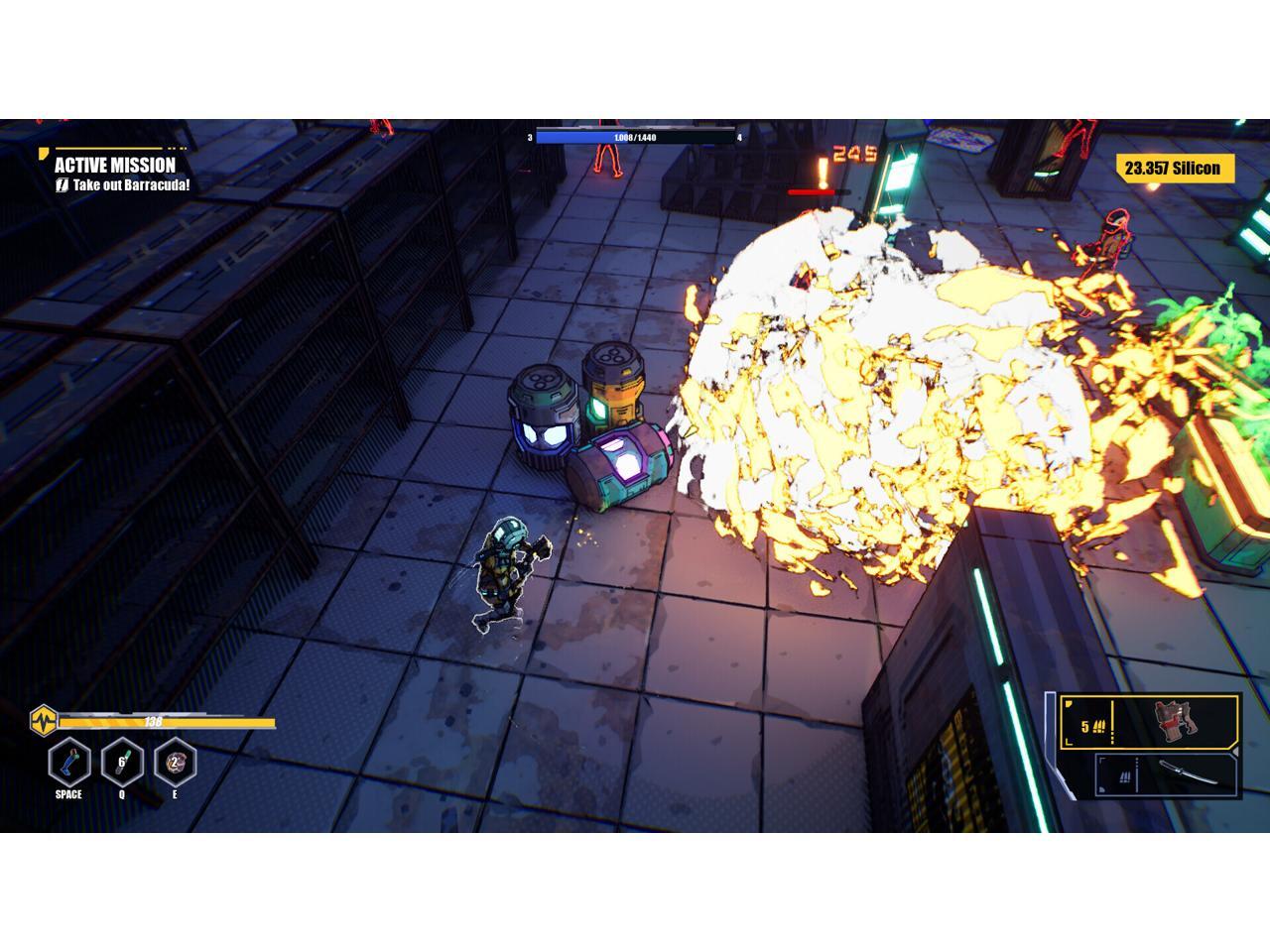Activate the leg dash ability icon
1270x952 pixels.
click(x=69, y=763)
